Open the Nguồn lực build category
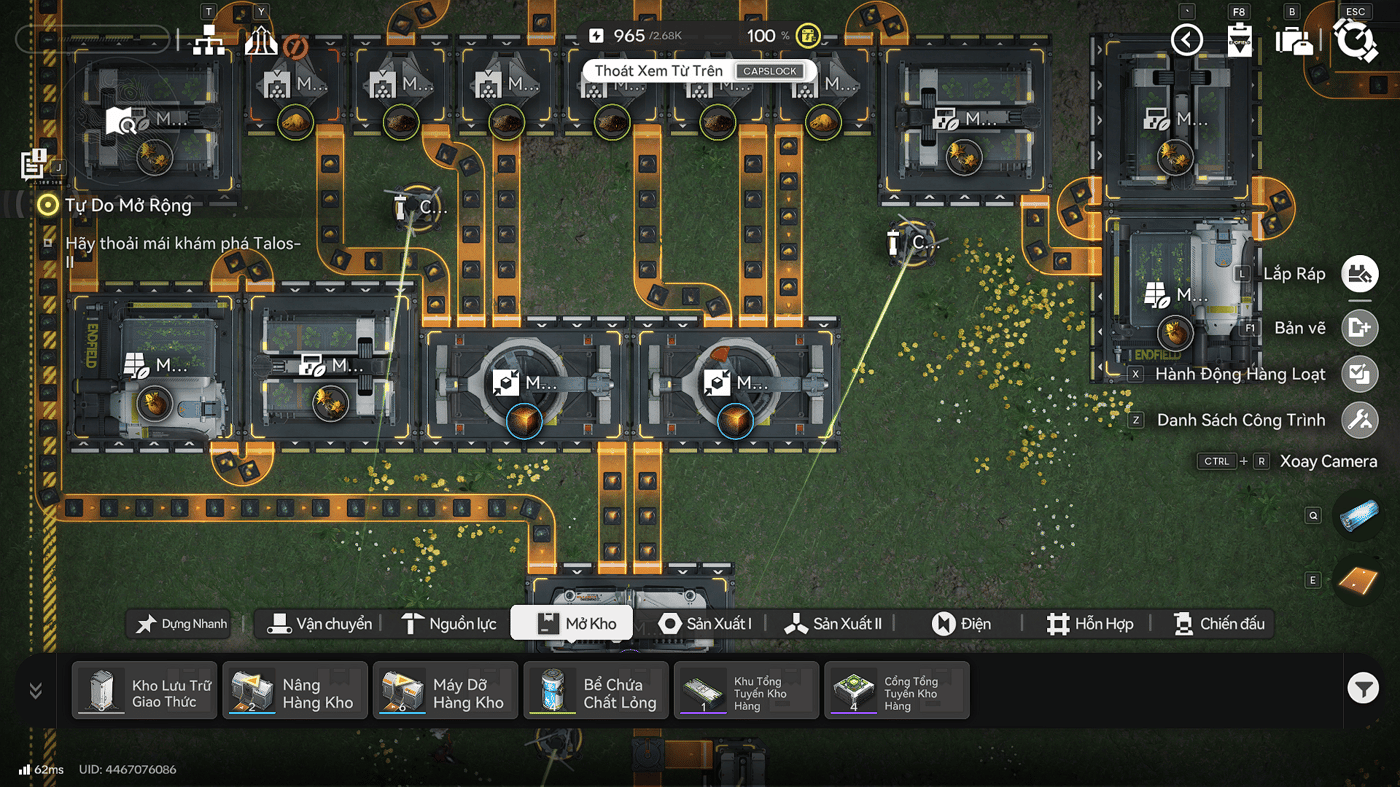1400x787 pixels. pyautogui.click(x=448, y=624)
